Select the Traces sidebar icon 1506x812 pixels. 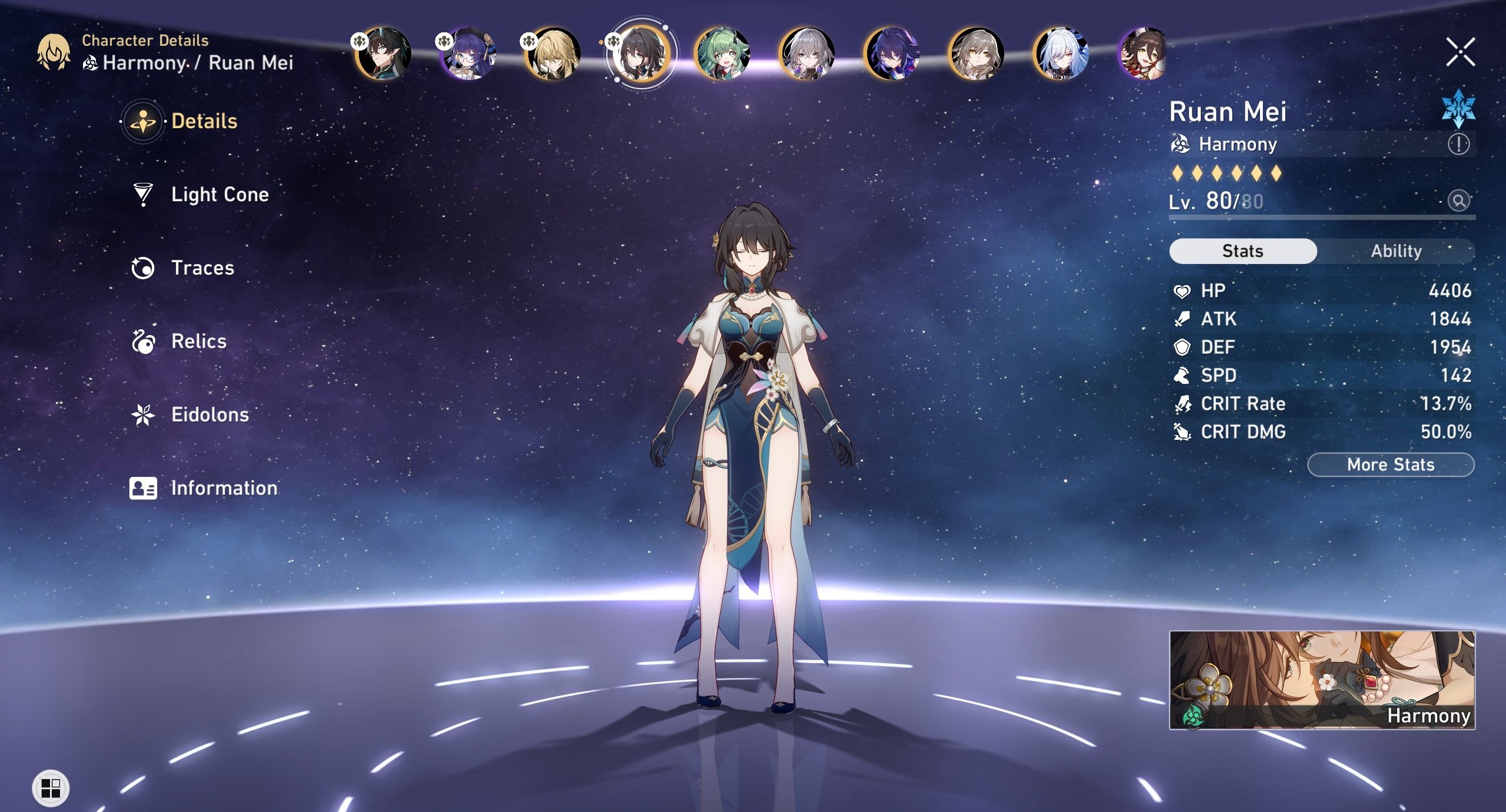pos(143,268)
